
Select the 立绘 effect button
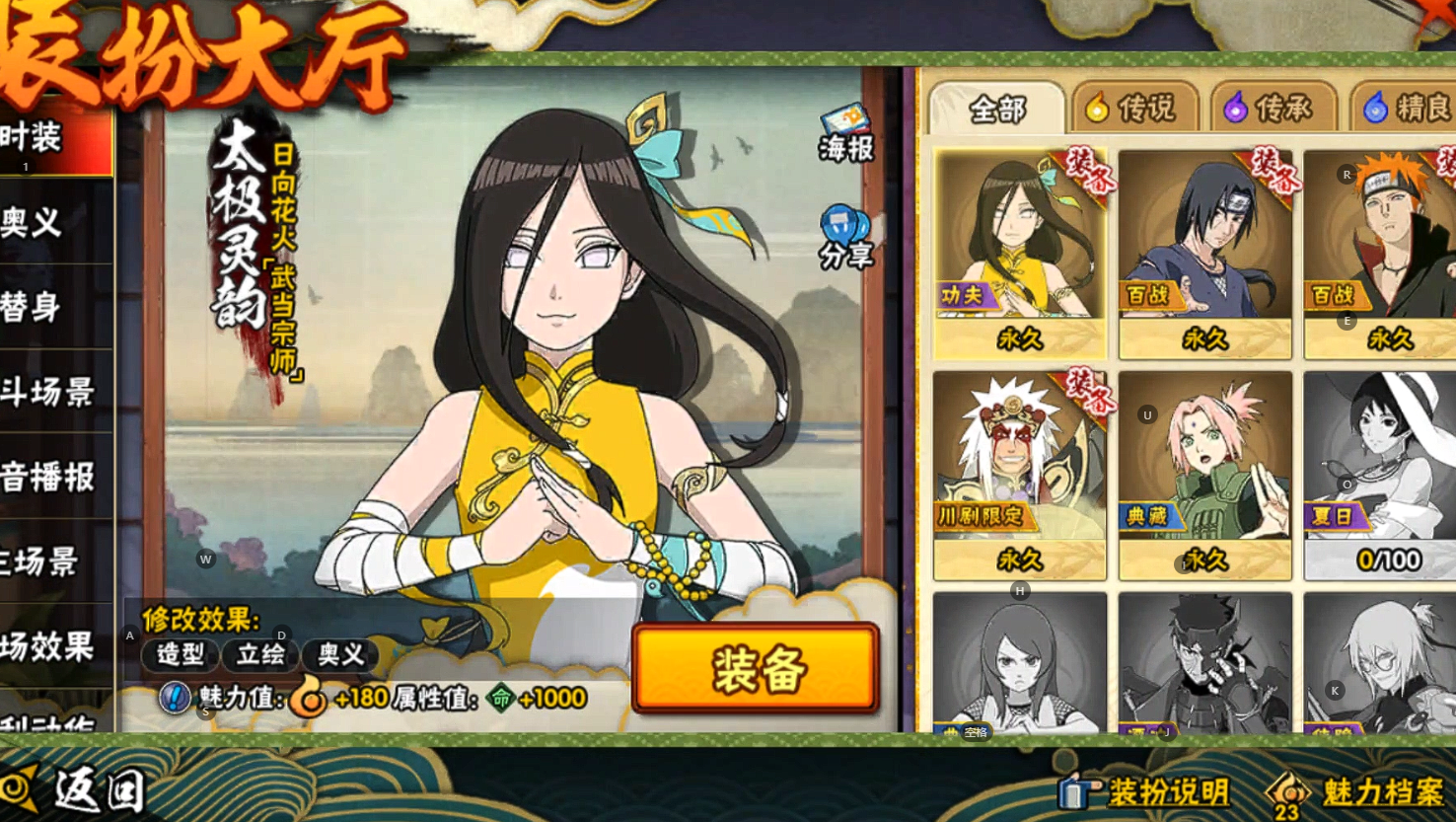point(260,654)
